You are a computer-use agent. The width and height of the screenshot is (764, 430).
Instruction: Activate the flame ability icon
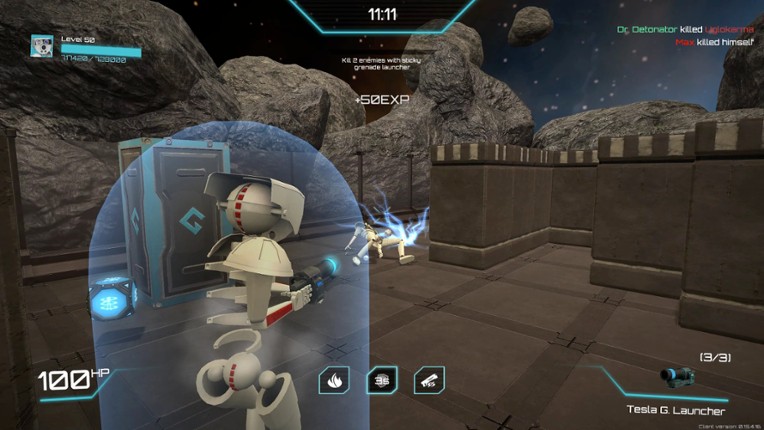click(334, 380)
